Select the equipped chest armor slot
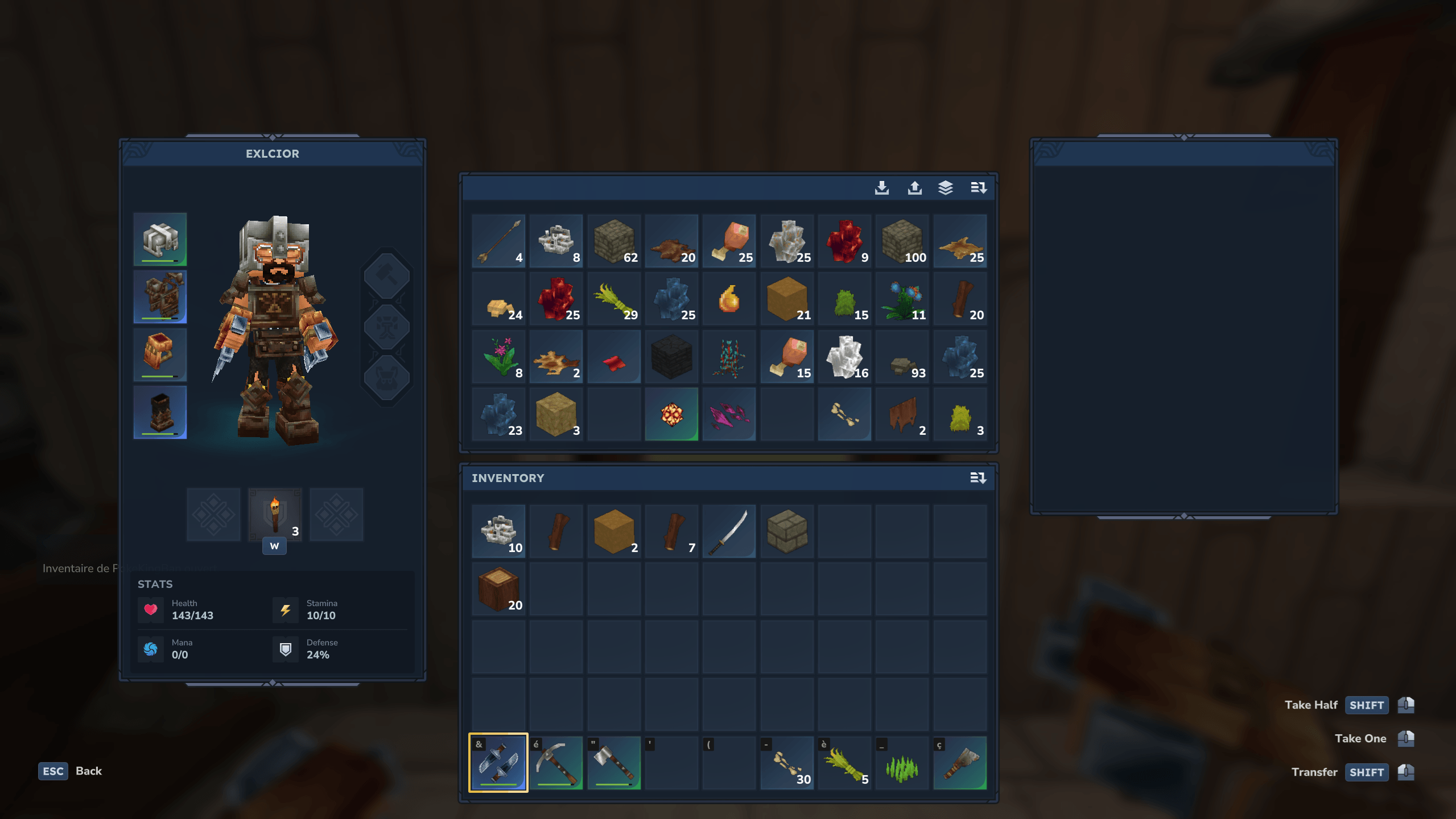The height and width of the screenshot is (819, 1456). coord(160,297)
